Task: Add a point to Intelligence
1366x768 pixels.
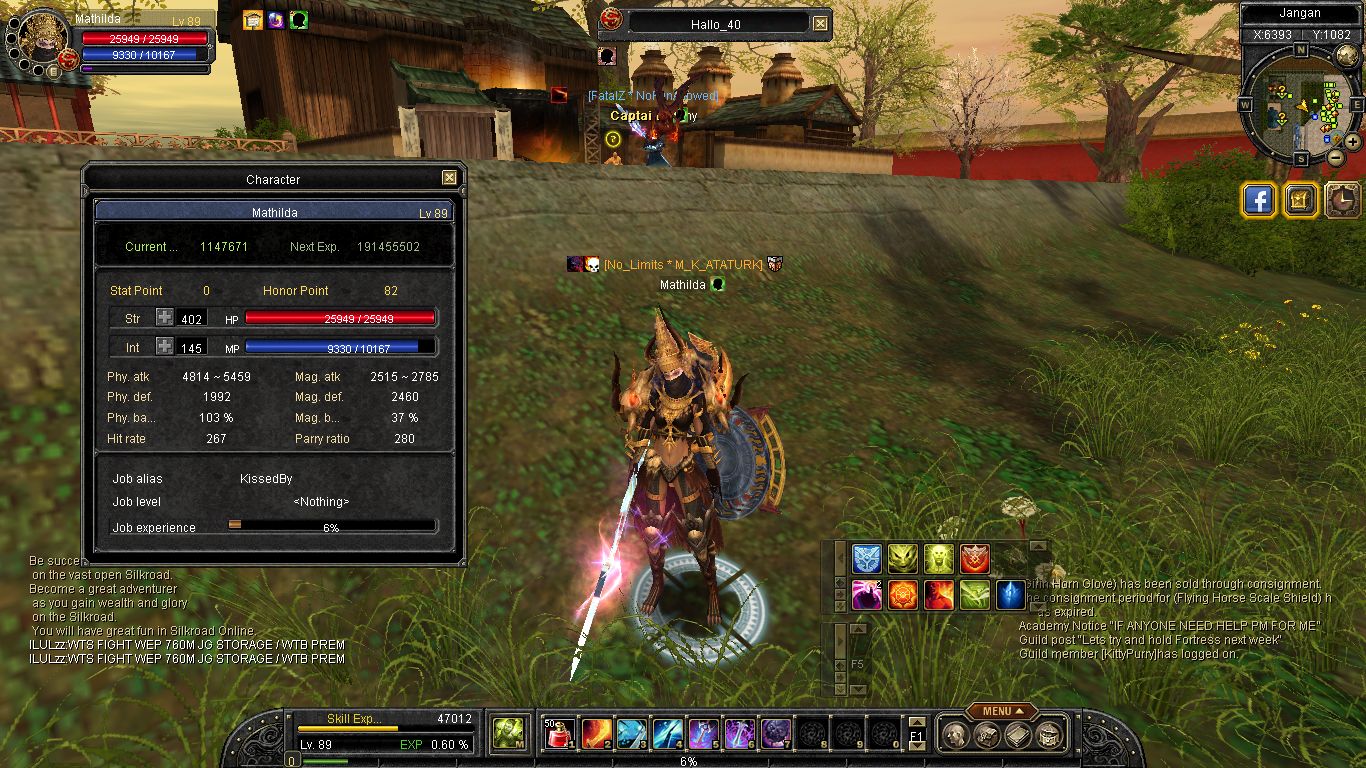Action: [x=164, y=346]
